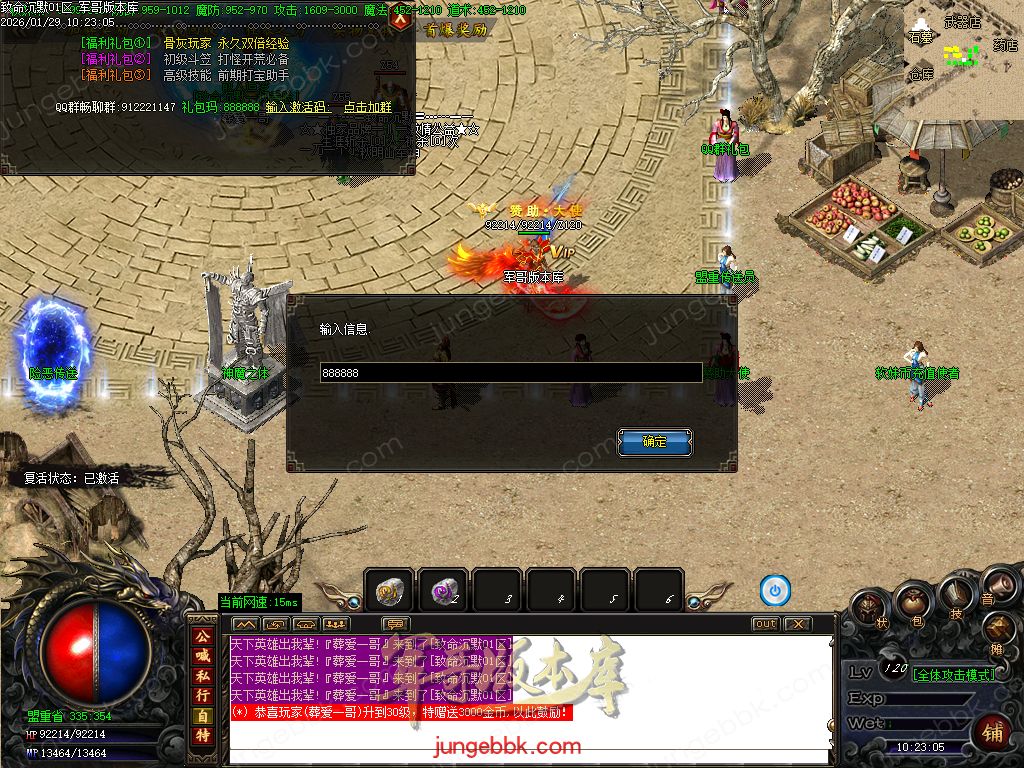
Task: Use the gold scroll in hotbar slot 1
Action: click(x=388, y=591)
